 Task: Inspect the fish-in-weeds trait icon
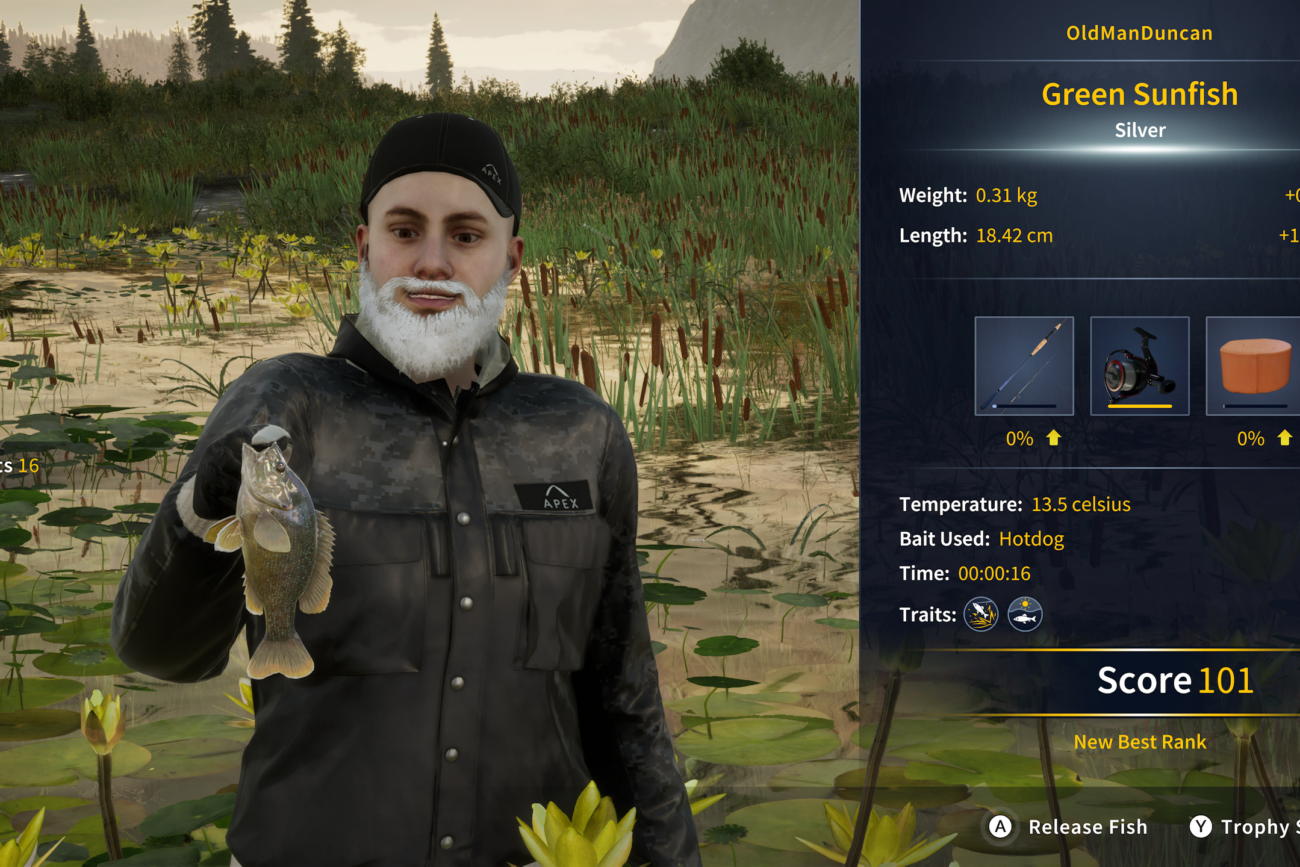(x=981, y=614)
